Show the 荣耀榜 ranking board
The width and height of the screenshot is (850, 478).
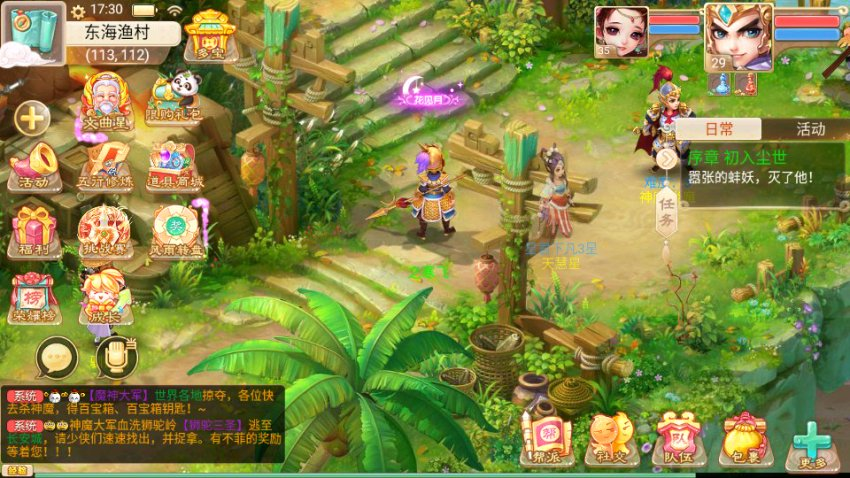tap(33, 295)
